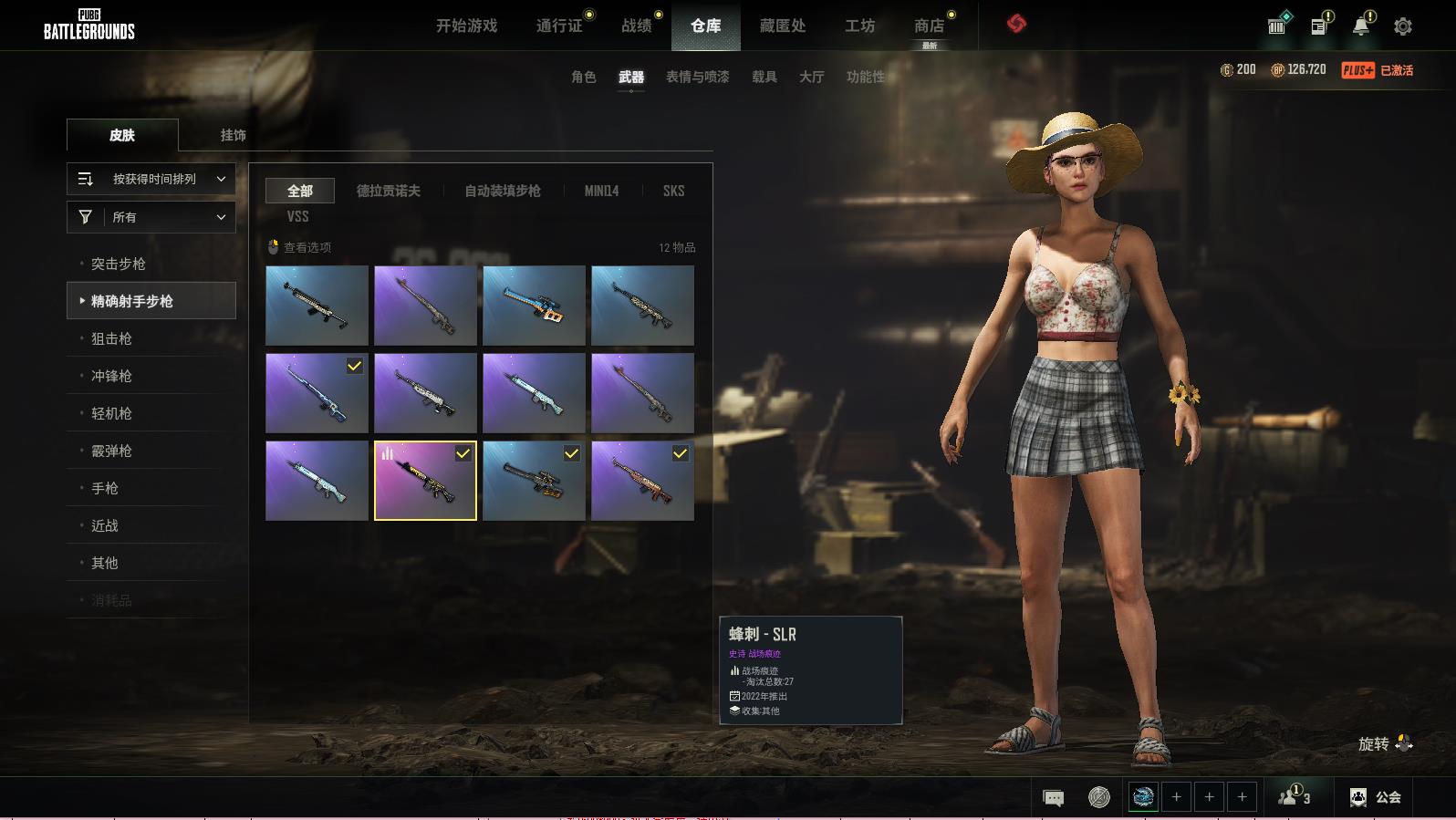Check the notification bell
This screenshot has width=1456, height=820.
1361,26
